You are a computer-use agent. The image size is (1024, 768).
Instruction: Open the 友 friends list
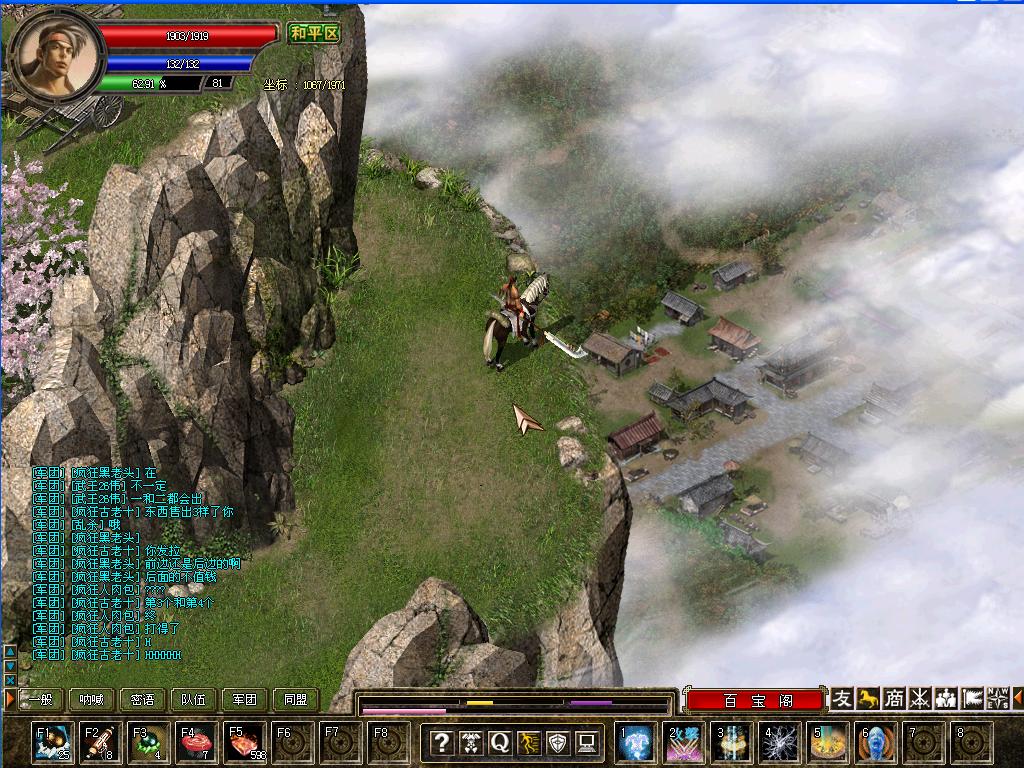(x=843, y=698)
